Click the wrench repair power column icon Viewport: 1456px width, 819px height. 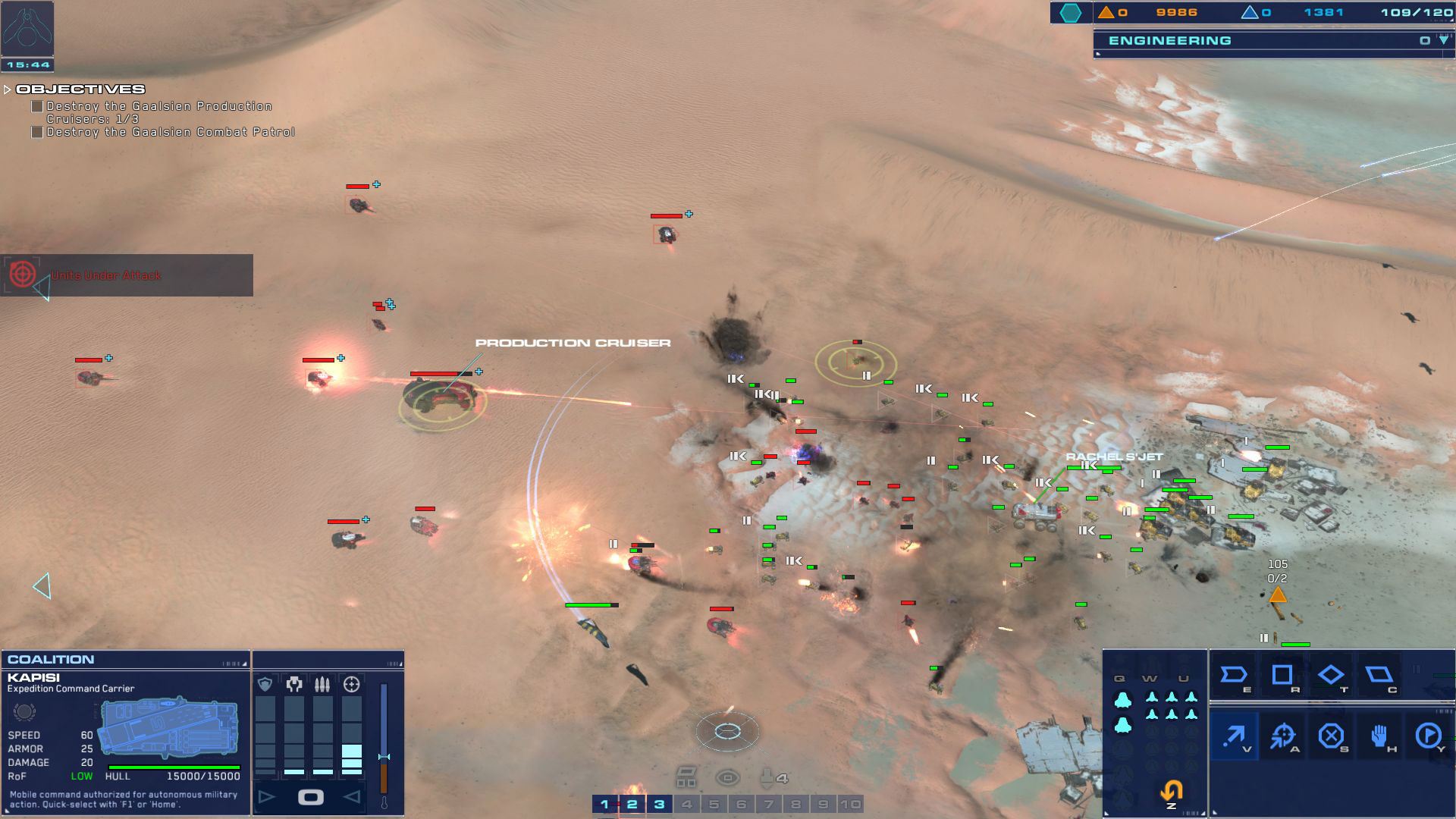tap(294, 685)
